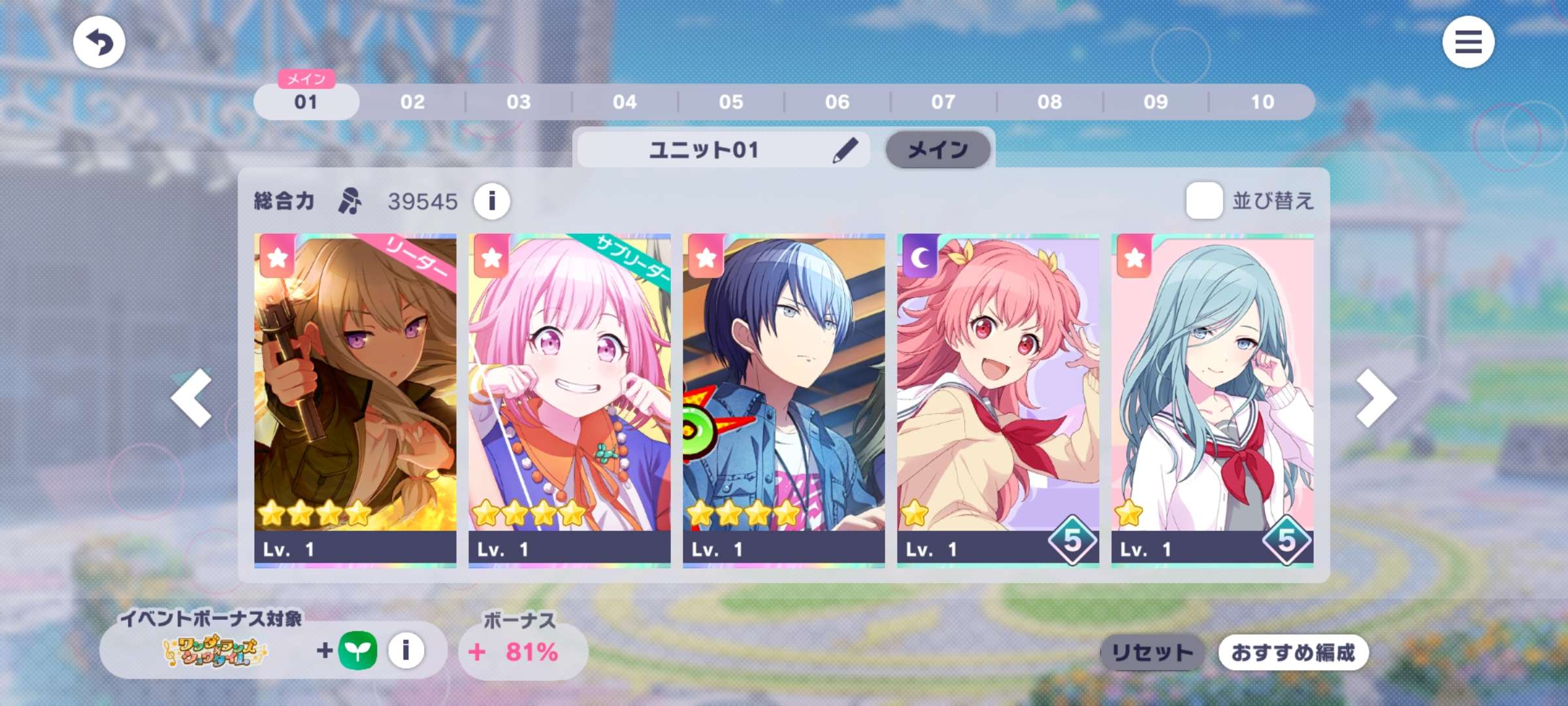Pick the red twin-tail girl card
1568x706 pixels.
(x=998, y=399)
